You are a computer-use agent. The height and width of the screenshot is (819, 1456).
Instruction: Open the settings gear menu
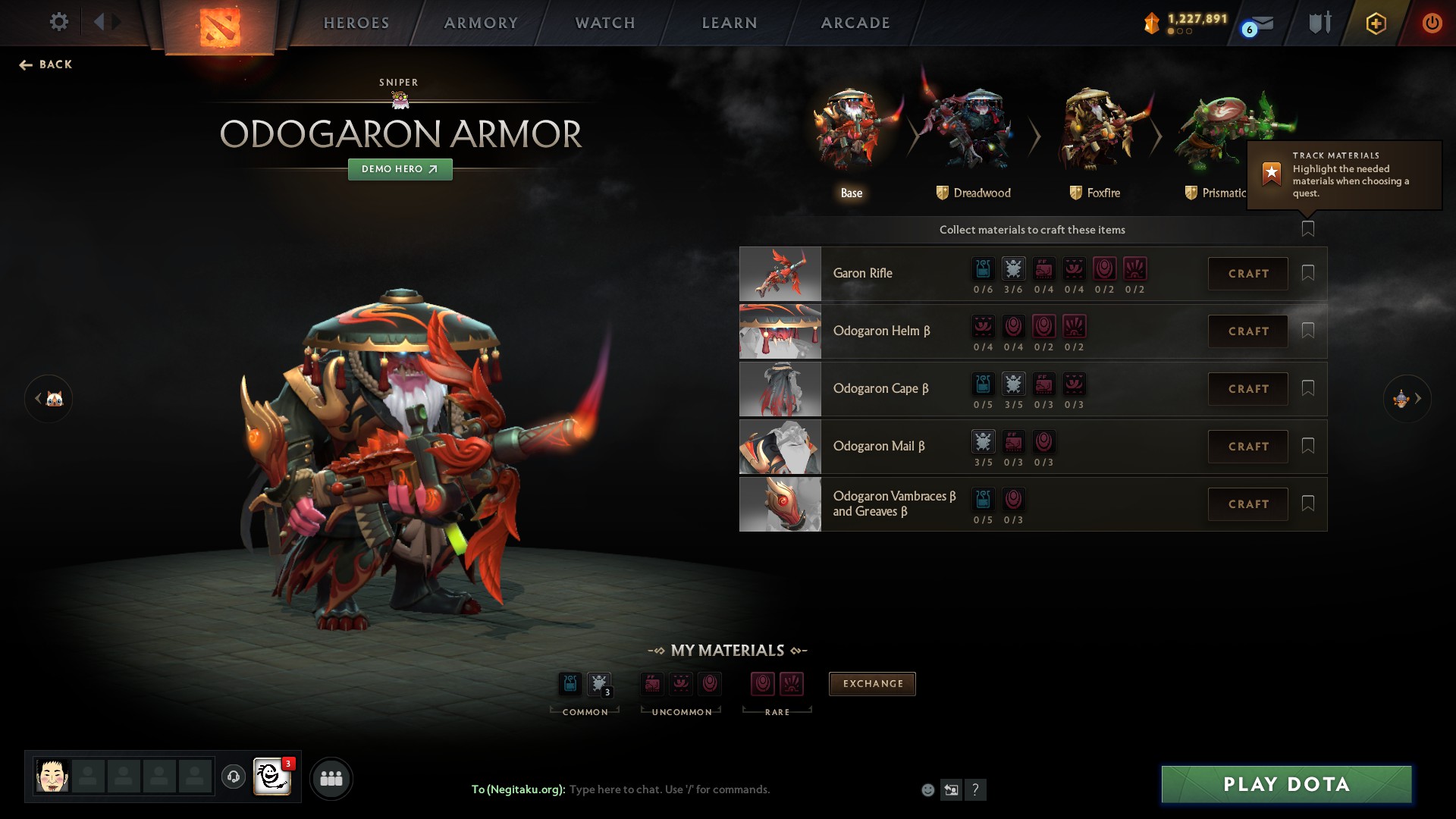pyautogui.click(x=58, y=22)
